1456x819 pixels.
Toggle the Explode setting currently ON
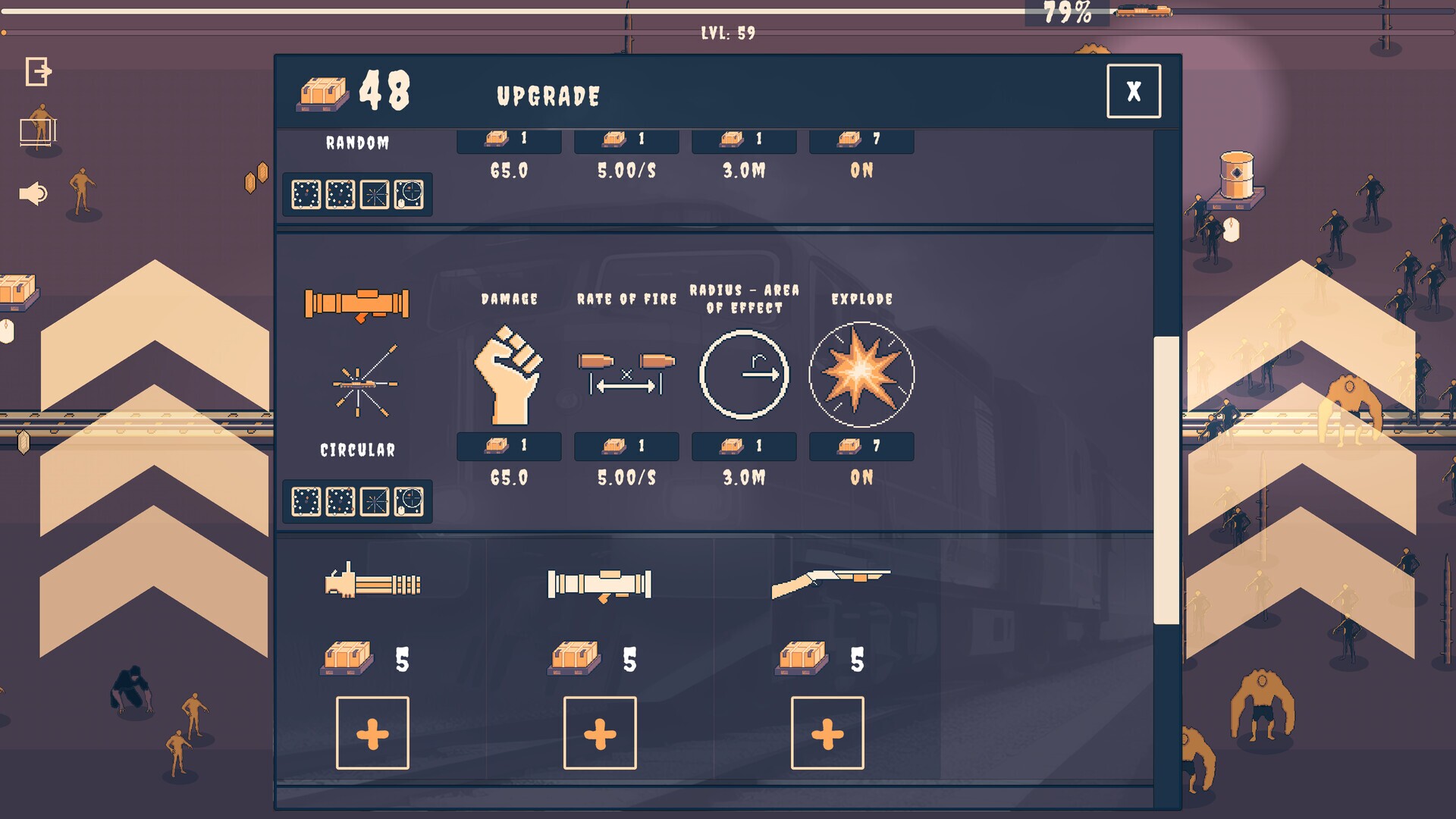(x=861, y=447)
